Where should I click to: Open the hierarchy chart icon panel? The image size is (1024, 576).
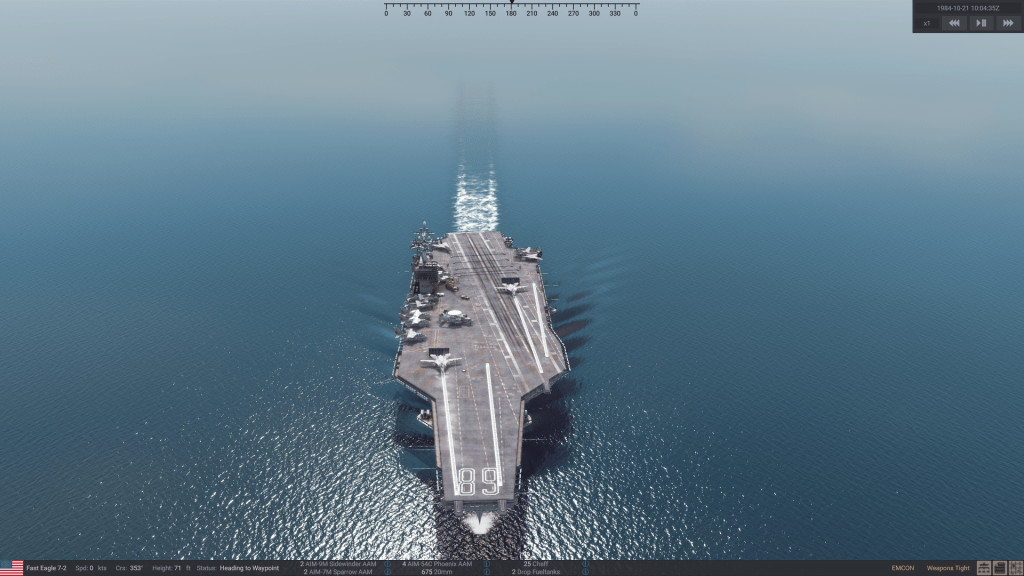point(984,568)
